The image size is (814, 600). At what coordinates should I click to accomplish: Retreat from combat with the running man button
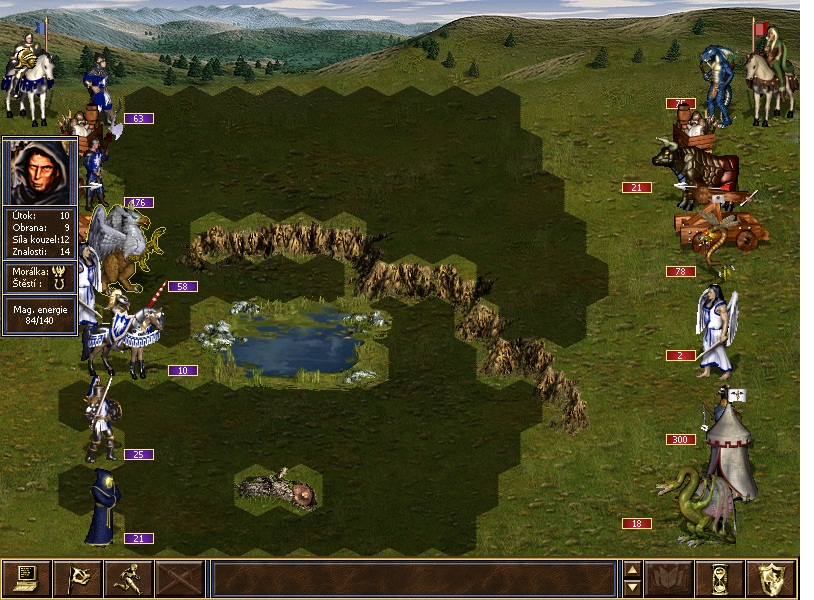(x=129, y=579)
